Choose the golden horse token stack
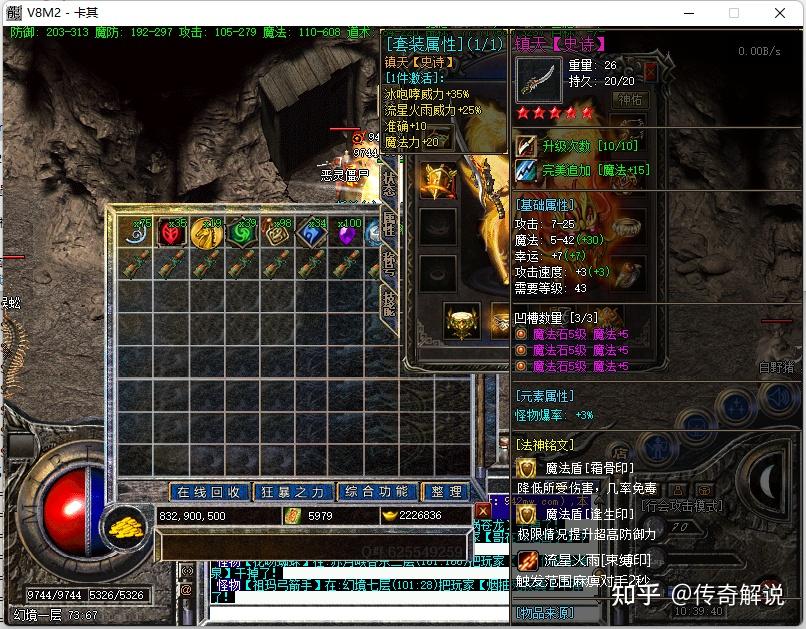 point(207,233)
